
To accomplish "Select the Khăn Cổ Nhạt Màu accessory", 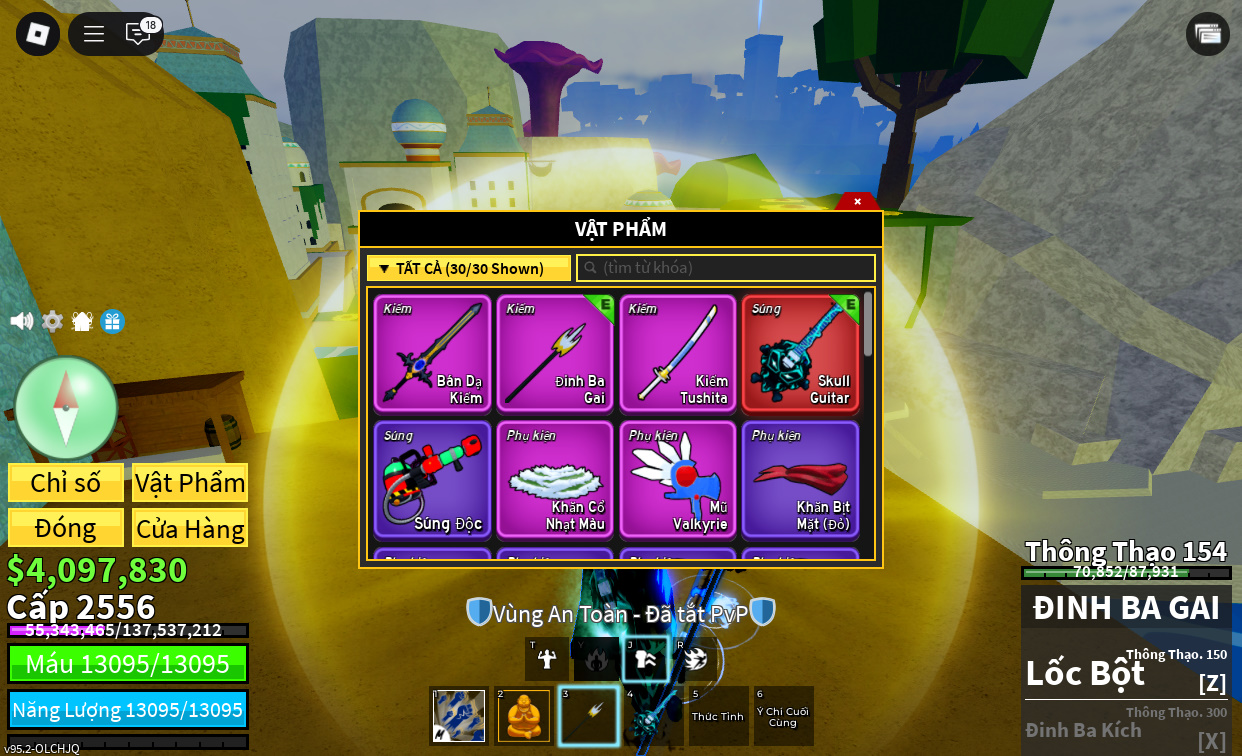I will (555, 479).
